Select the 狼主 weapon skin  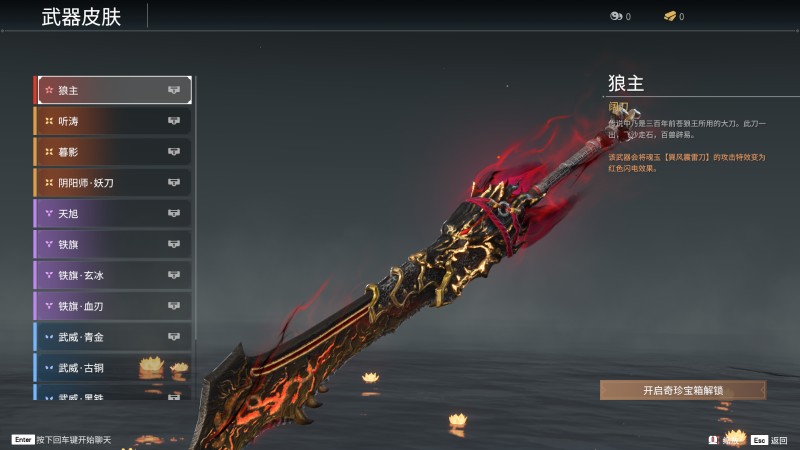114,90
